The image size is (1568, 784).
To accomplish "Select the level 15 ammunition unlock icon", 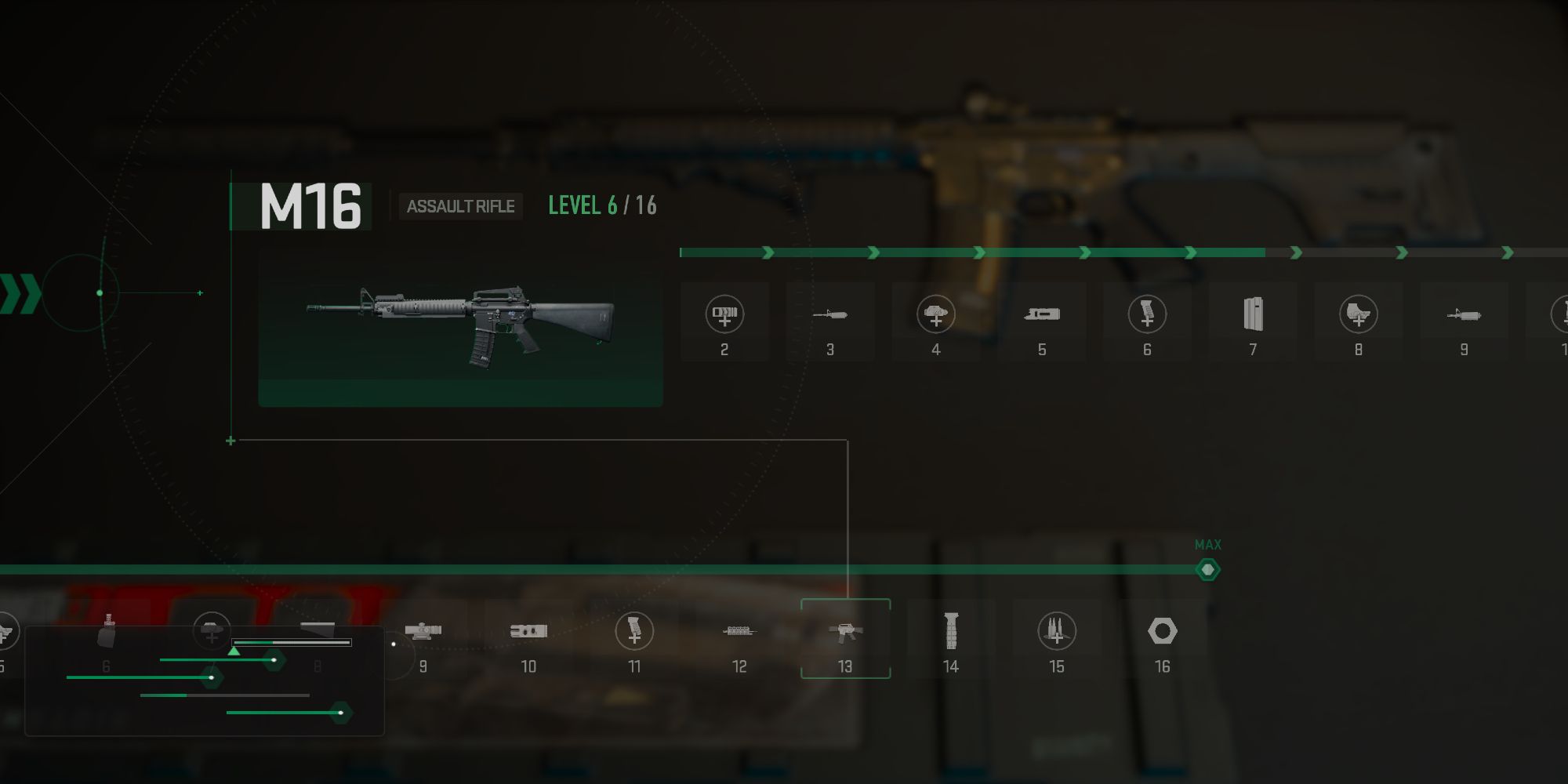I will coord(1057,631).
